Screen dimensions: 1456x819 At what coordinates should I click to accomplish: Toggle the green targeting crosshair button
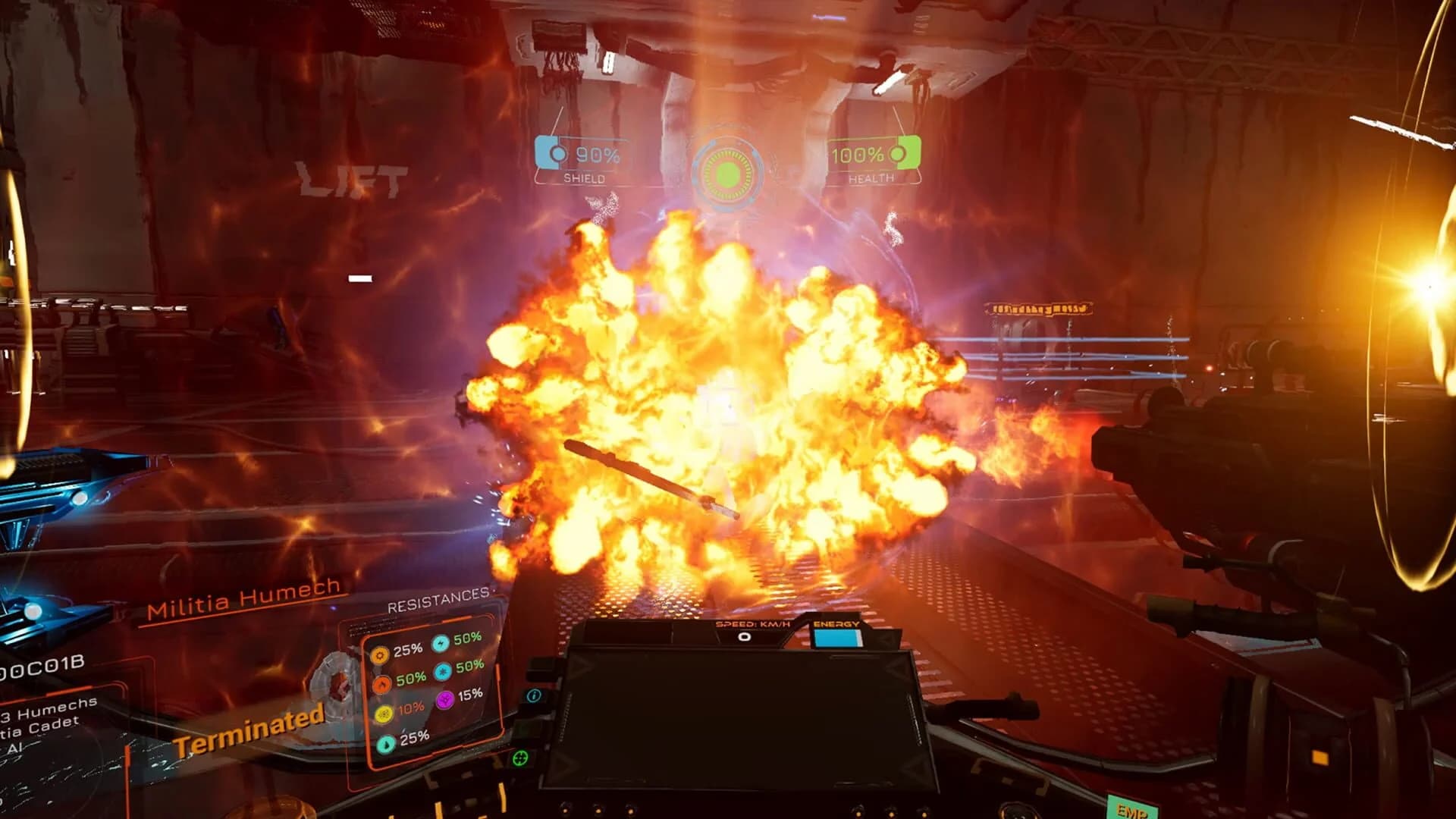click(x=521, y=758)
